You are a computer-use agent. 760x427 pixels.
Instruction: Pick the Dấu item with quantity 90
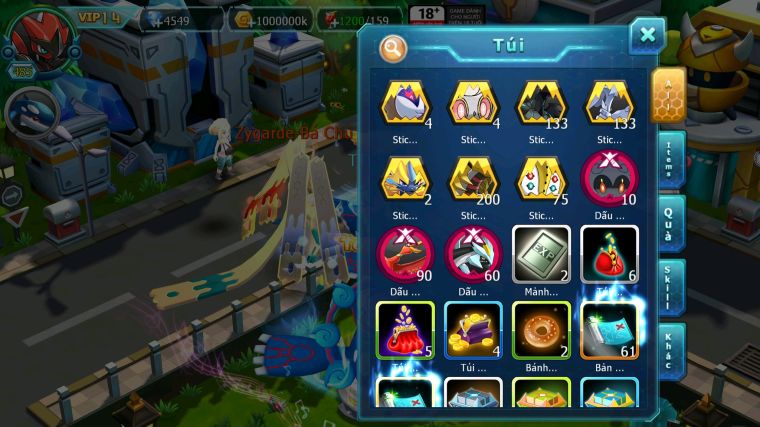tap(405, 252)
